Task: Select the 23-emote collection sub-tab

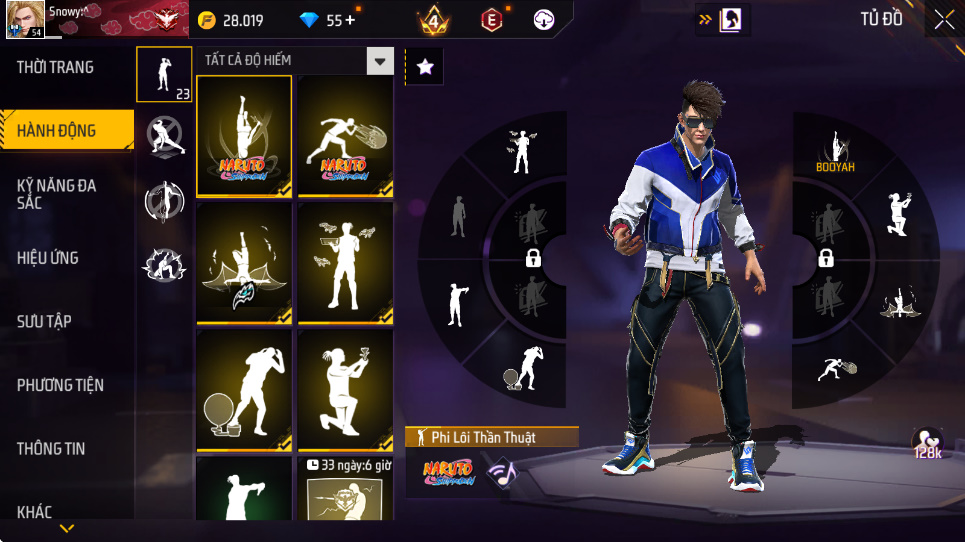Action: click(x=164, y=74)
